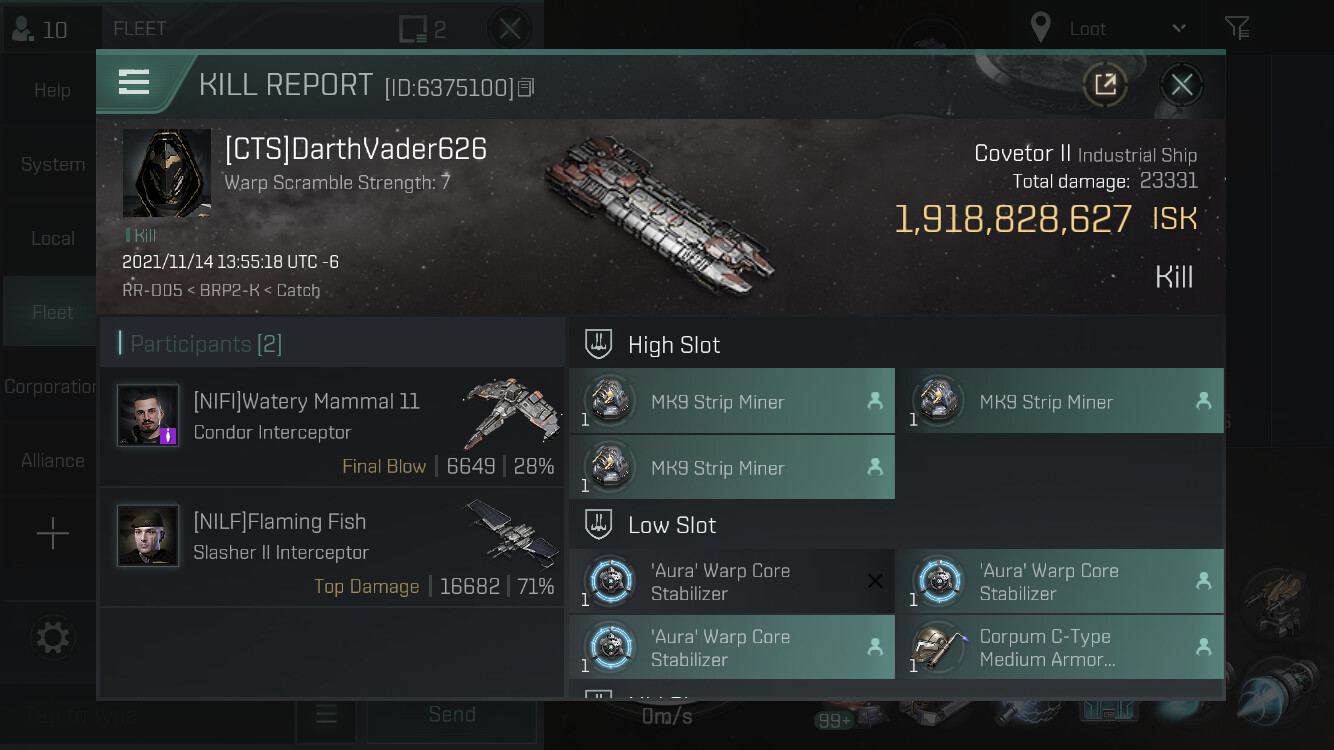Open the Corporation chat channel
Image resolution: width=1334 pixels, height=750 pixels.
tap(50, 386)
